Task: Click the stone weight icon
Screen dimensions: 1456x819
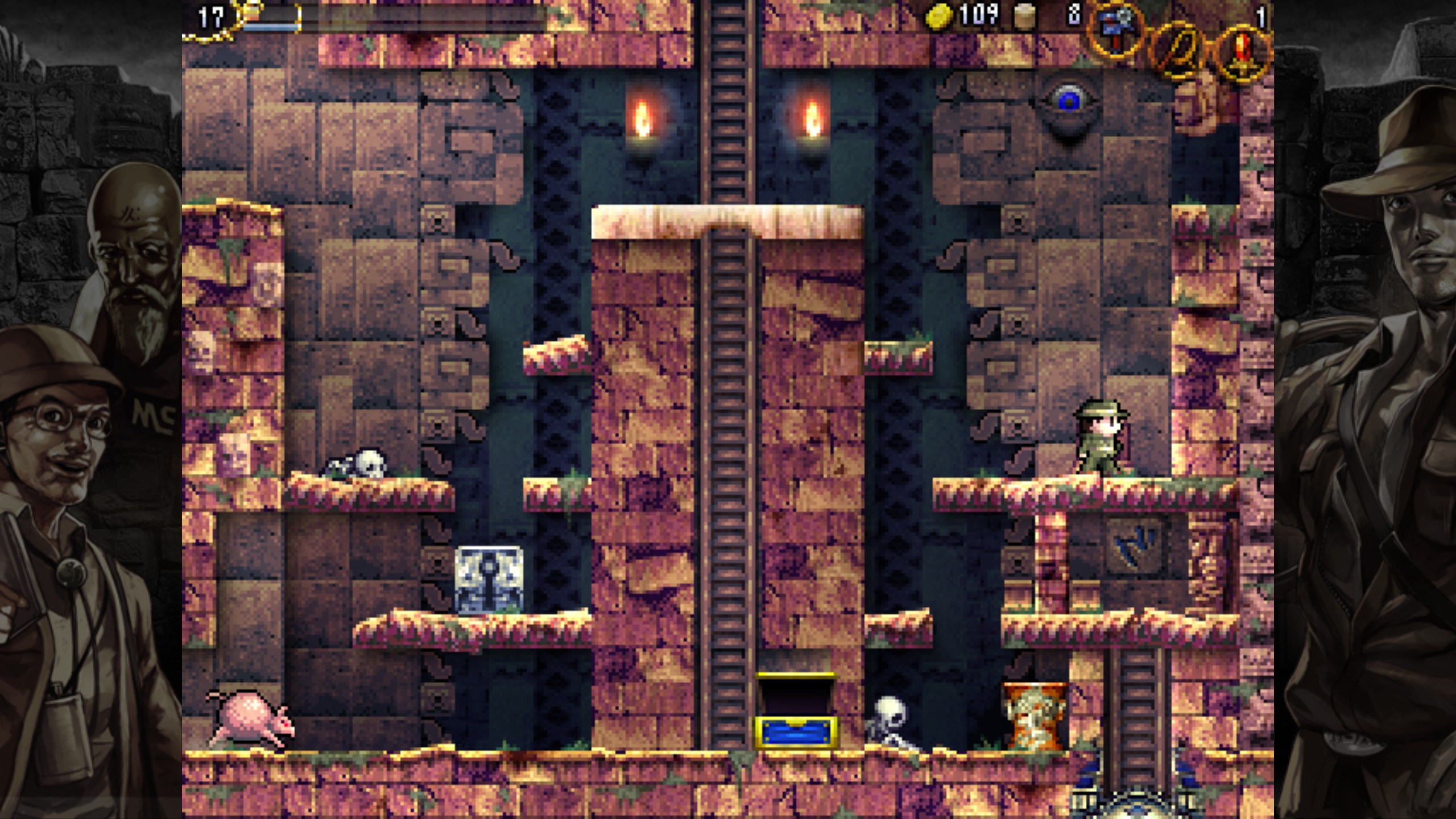Action: pyautogui.click(x=1024, y=17)
